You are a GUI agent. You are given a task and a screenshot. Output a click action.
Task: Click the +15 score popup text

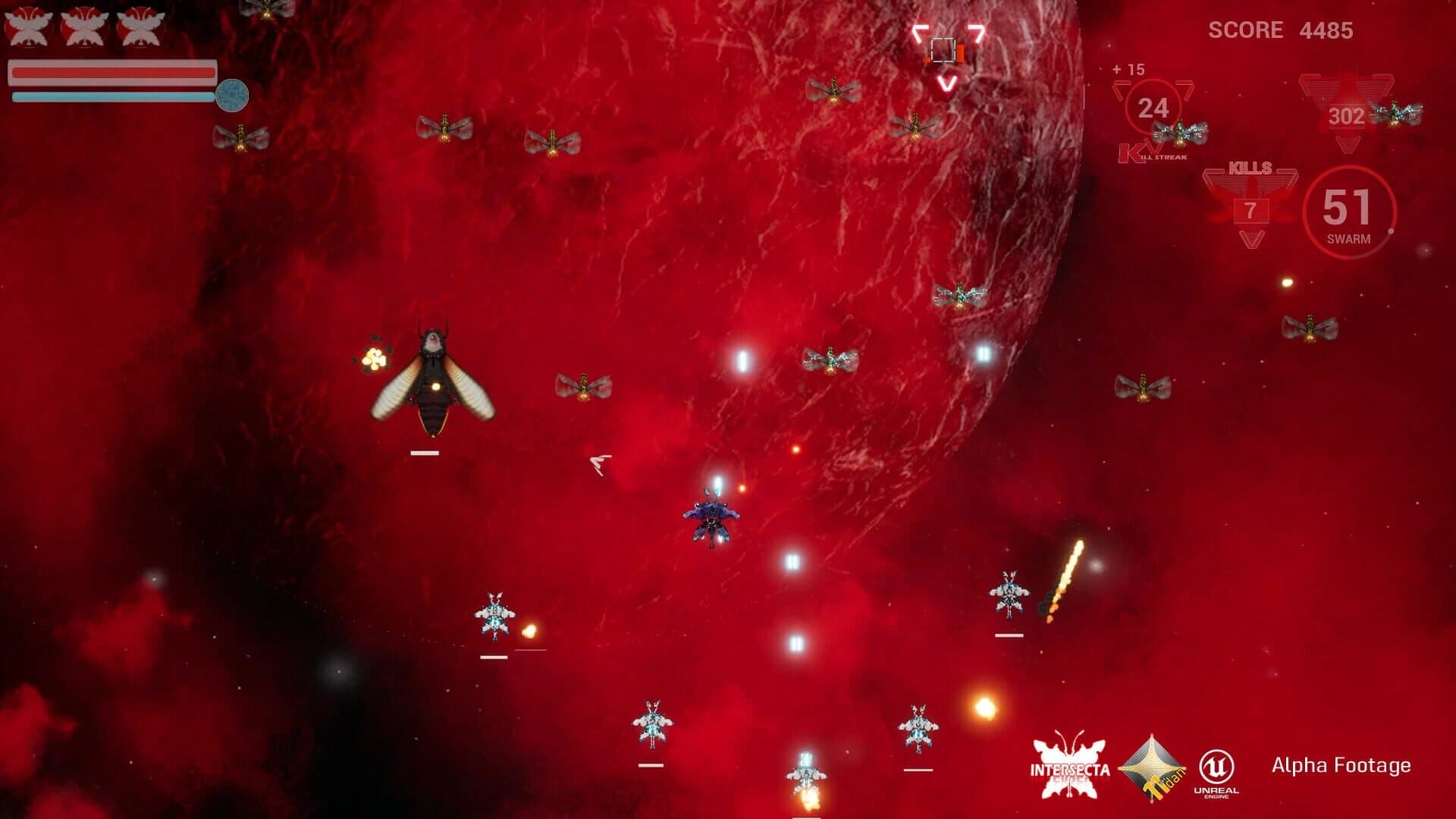pos(1128,68)
